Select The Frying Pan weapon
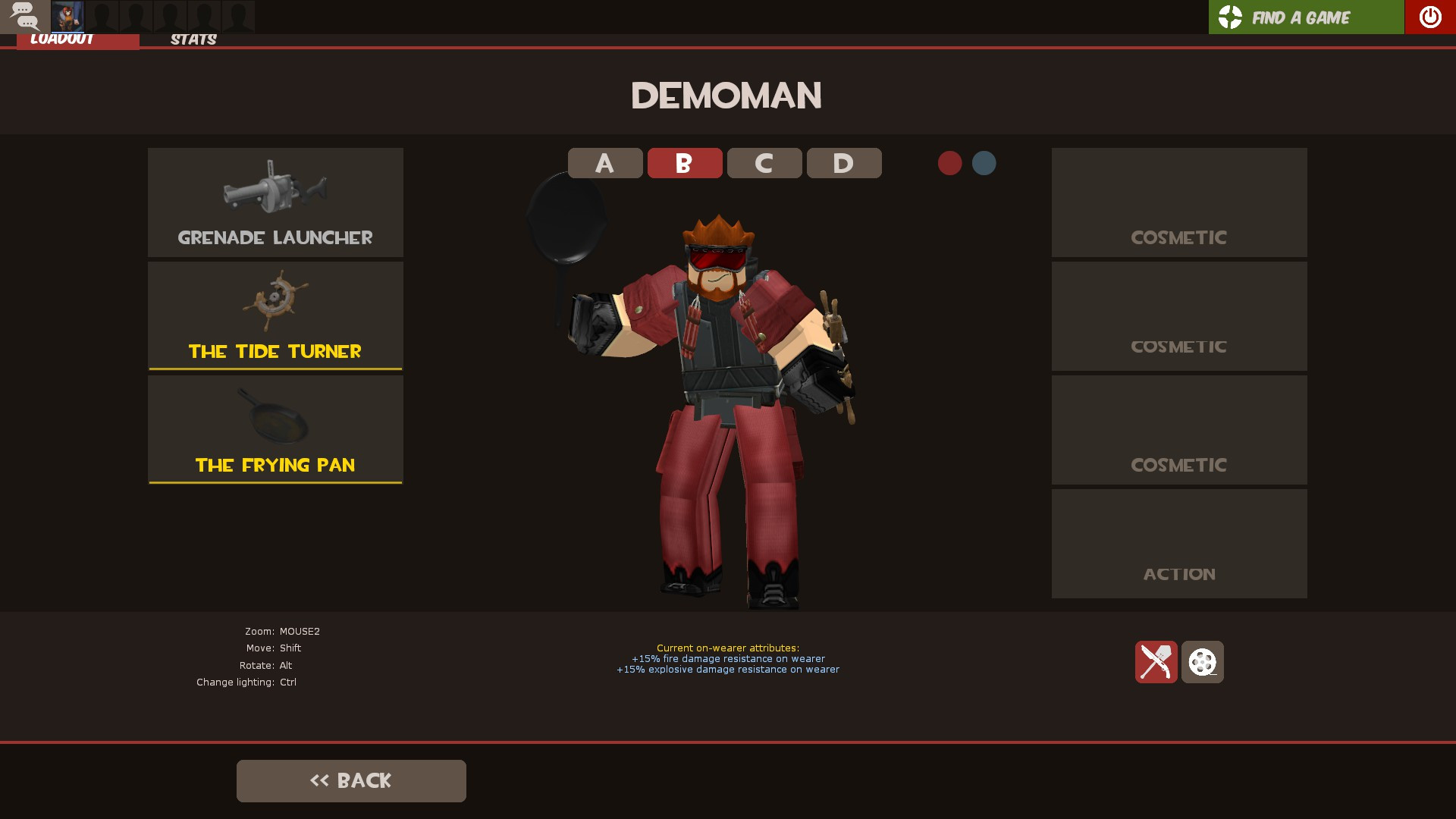Image resolution: width=1456 pixels, height=819 pixels. 275,428
